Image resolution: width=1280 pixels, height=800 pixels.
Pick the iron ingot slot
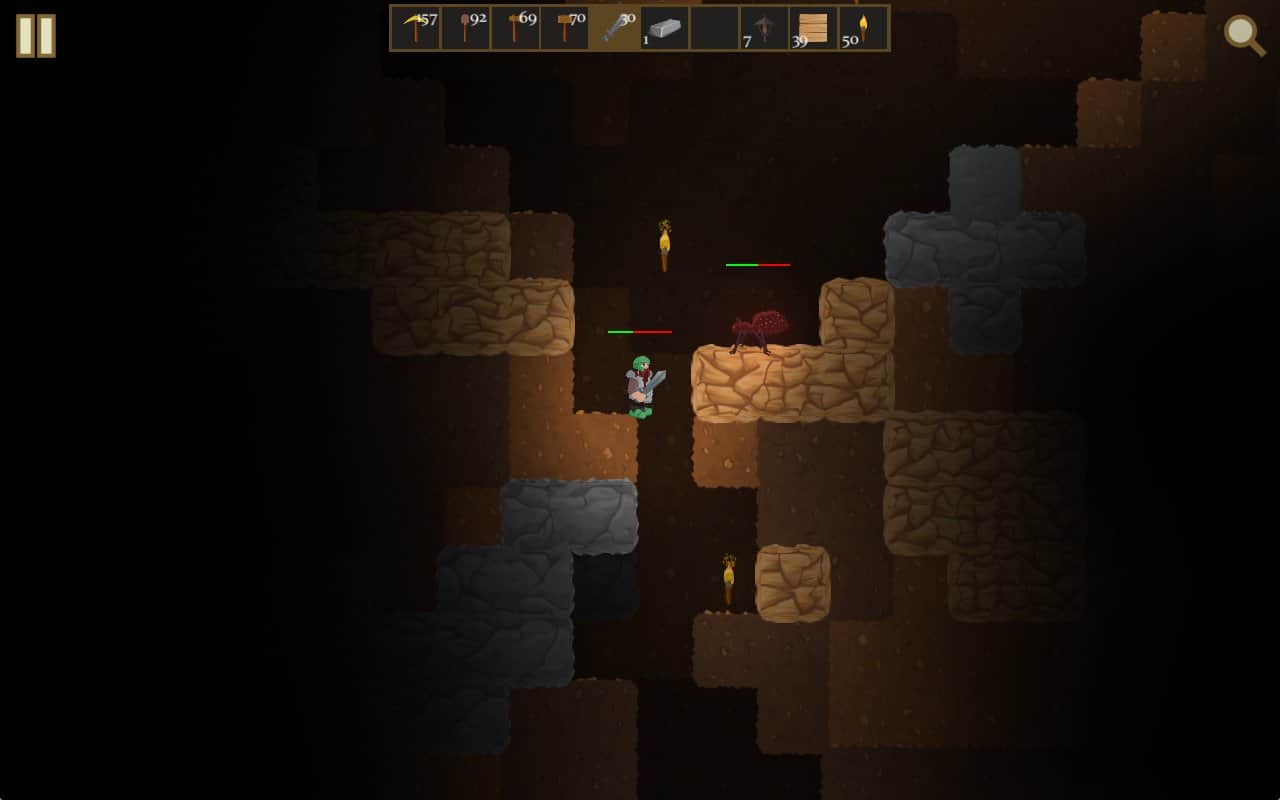click(665, 28)
